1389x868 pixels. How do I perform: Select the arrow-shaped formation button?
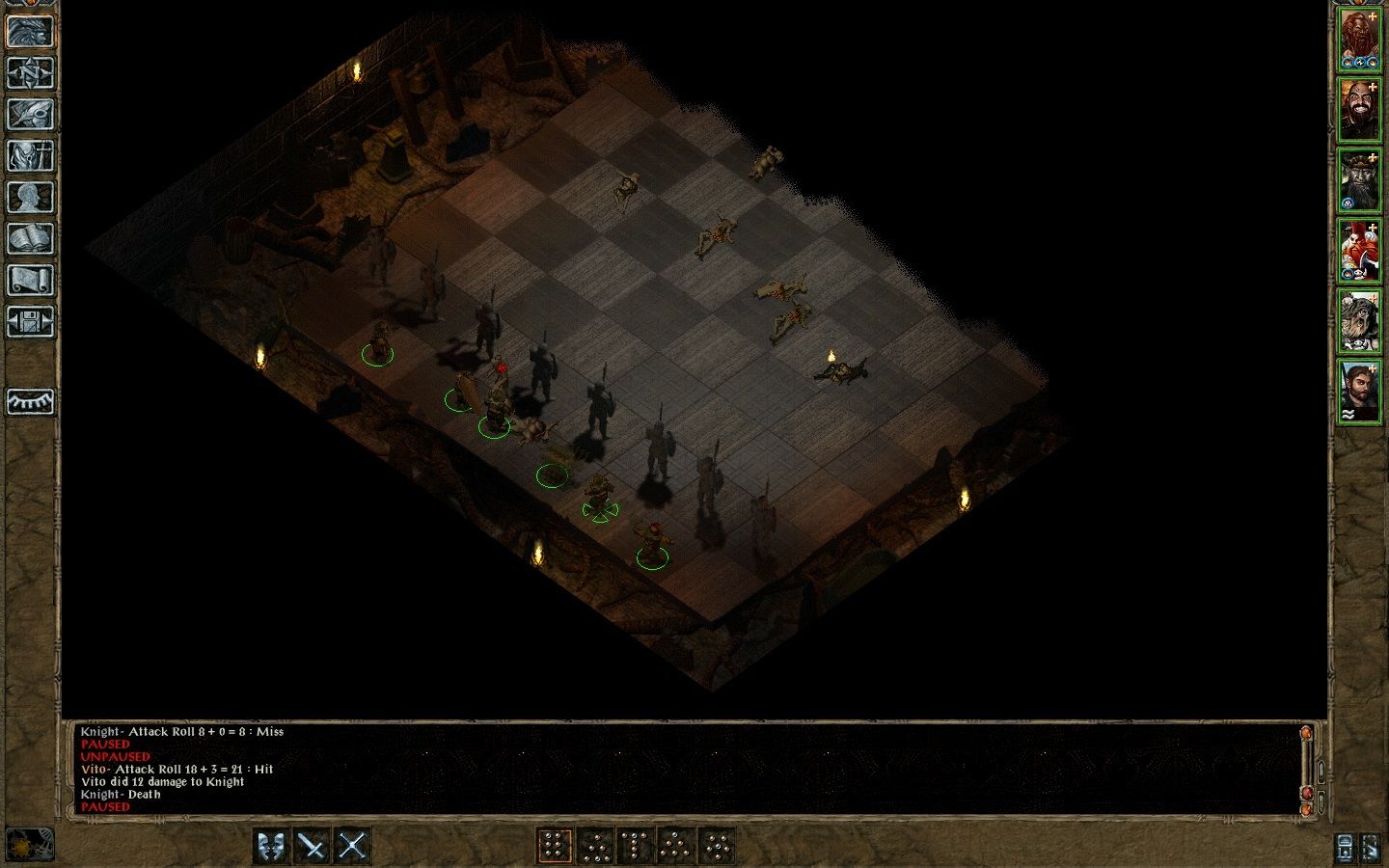click(x=672, y=844)
